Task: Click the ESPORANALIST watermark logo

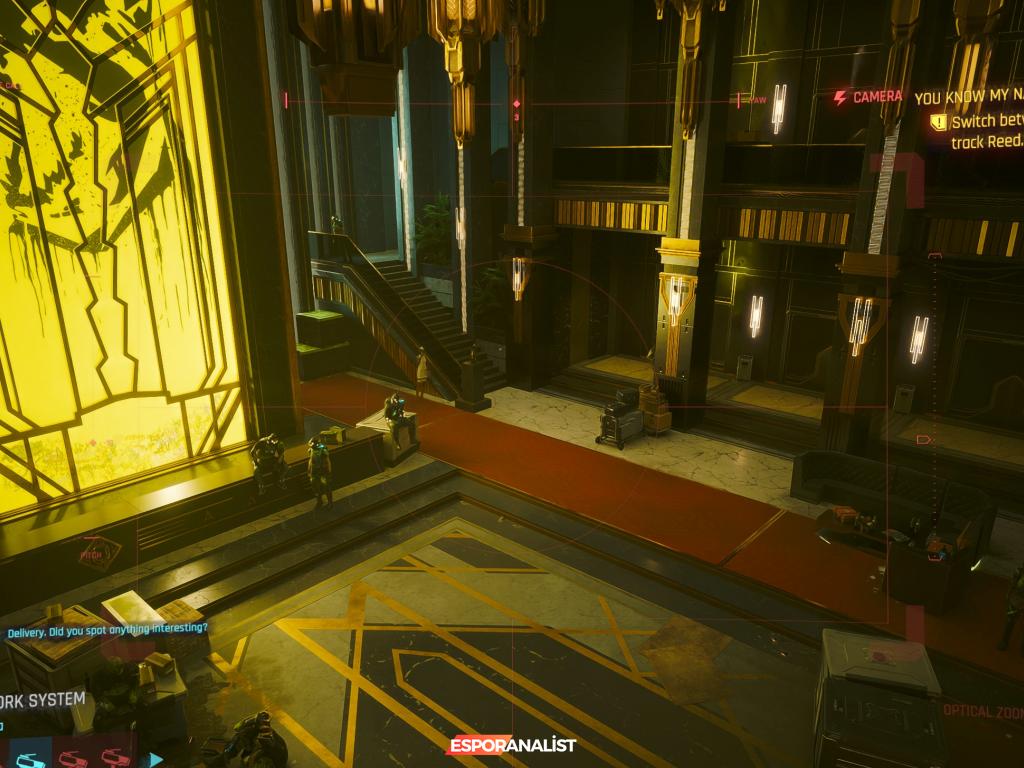Action: [x=511, y=744]
